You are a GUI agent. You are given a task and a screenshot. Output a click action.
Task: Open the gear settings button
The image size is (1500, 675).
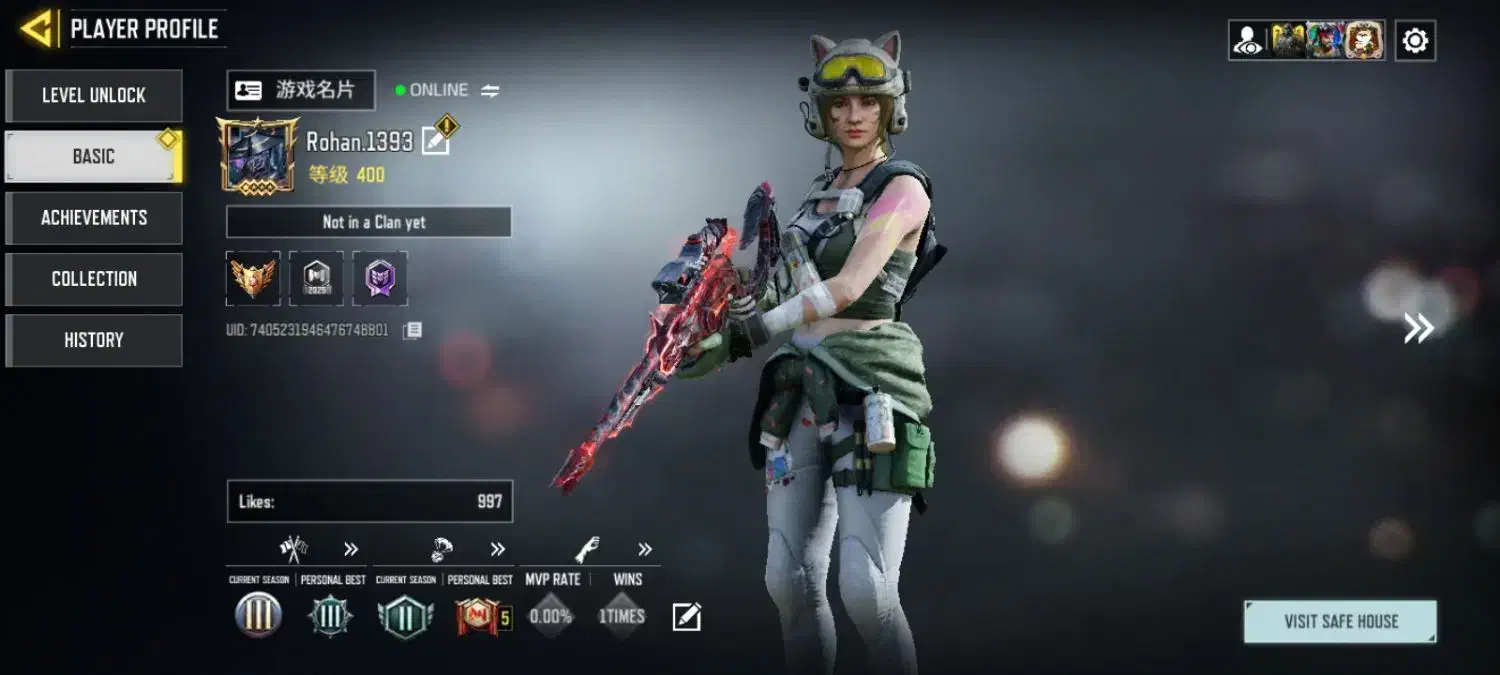(1415, 41)
